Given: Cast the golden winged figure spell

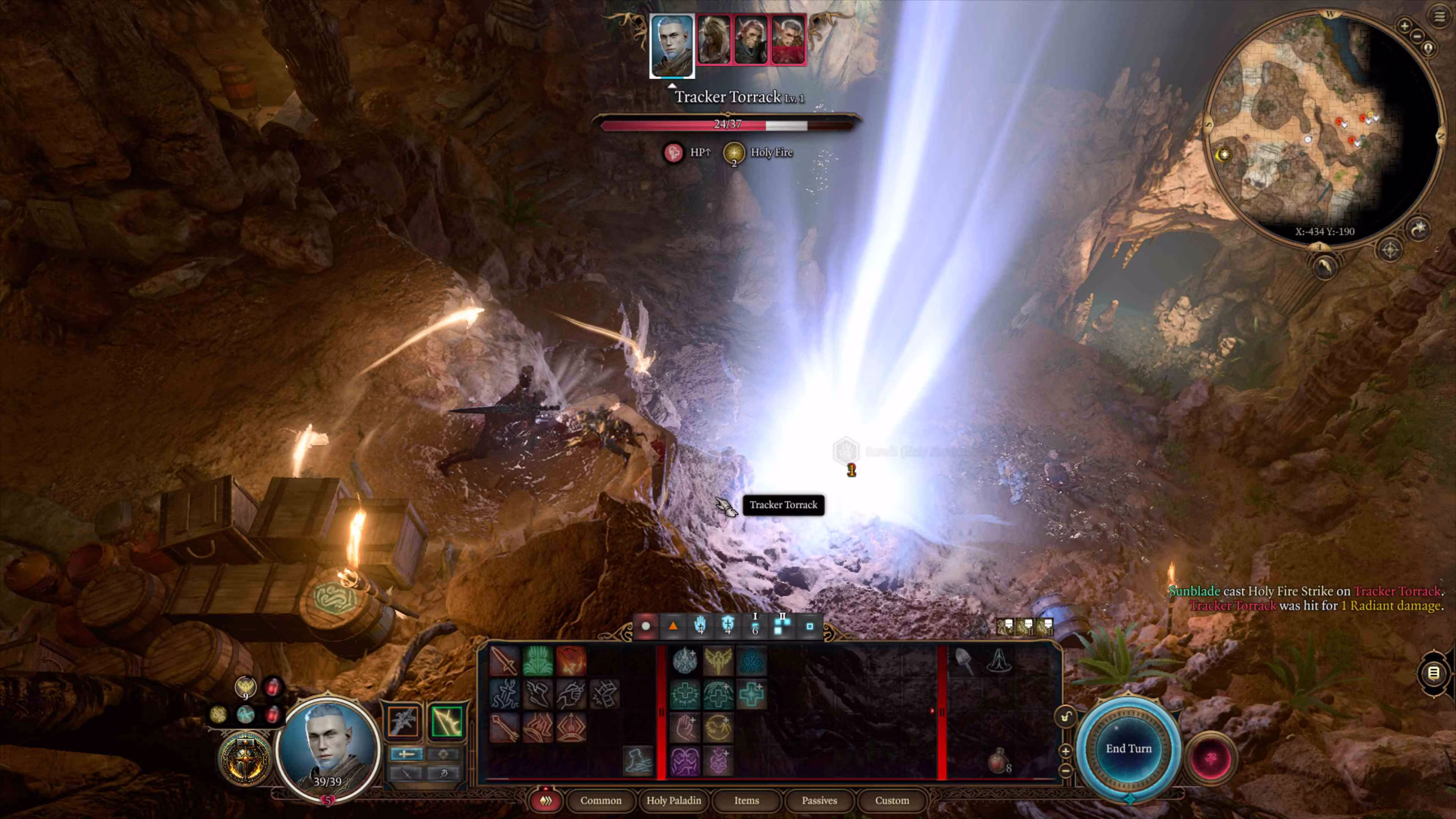Looking at the screenshot, I should tap(718, 661).
